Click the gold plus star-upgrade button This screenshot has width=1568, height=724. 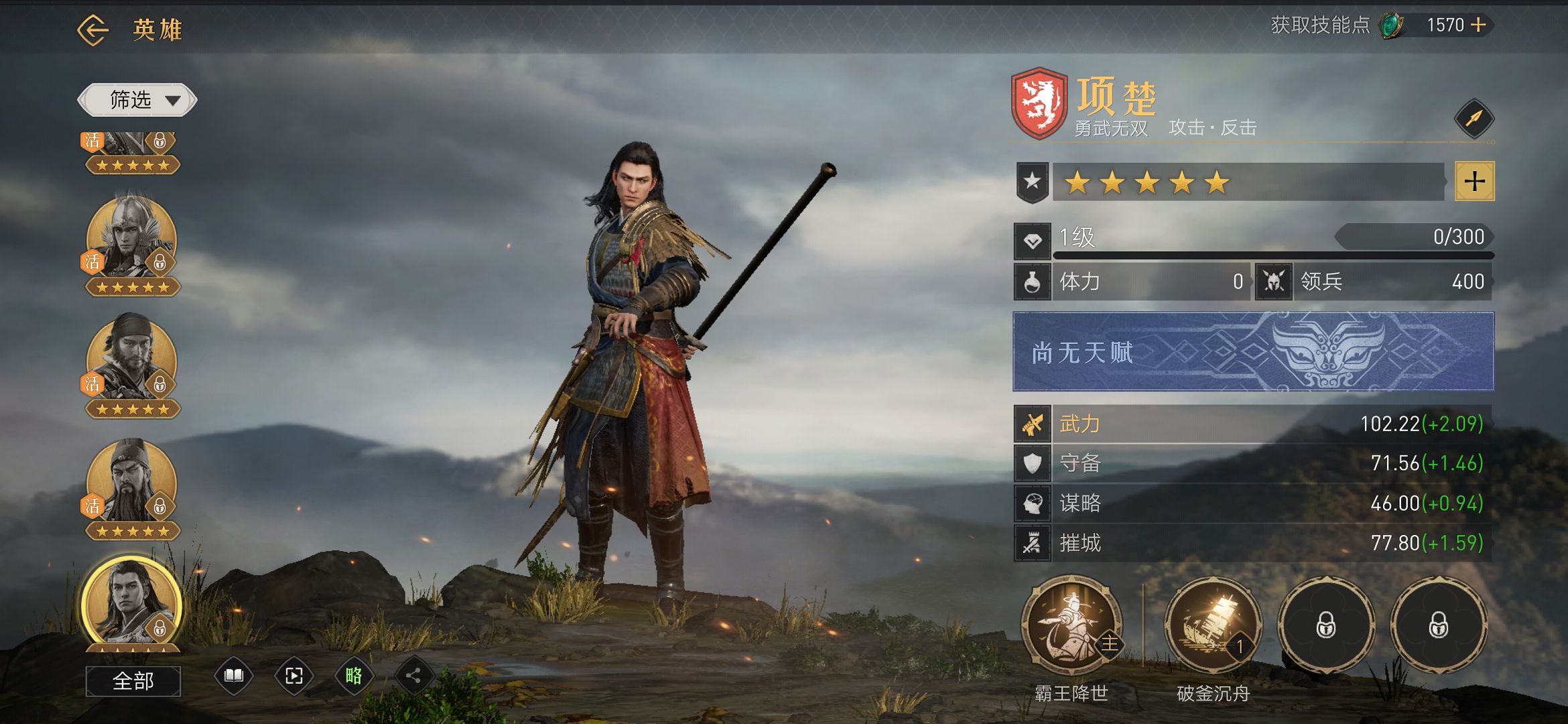tap(1474, 181)
